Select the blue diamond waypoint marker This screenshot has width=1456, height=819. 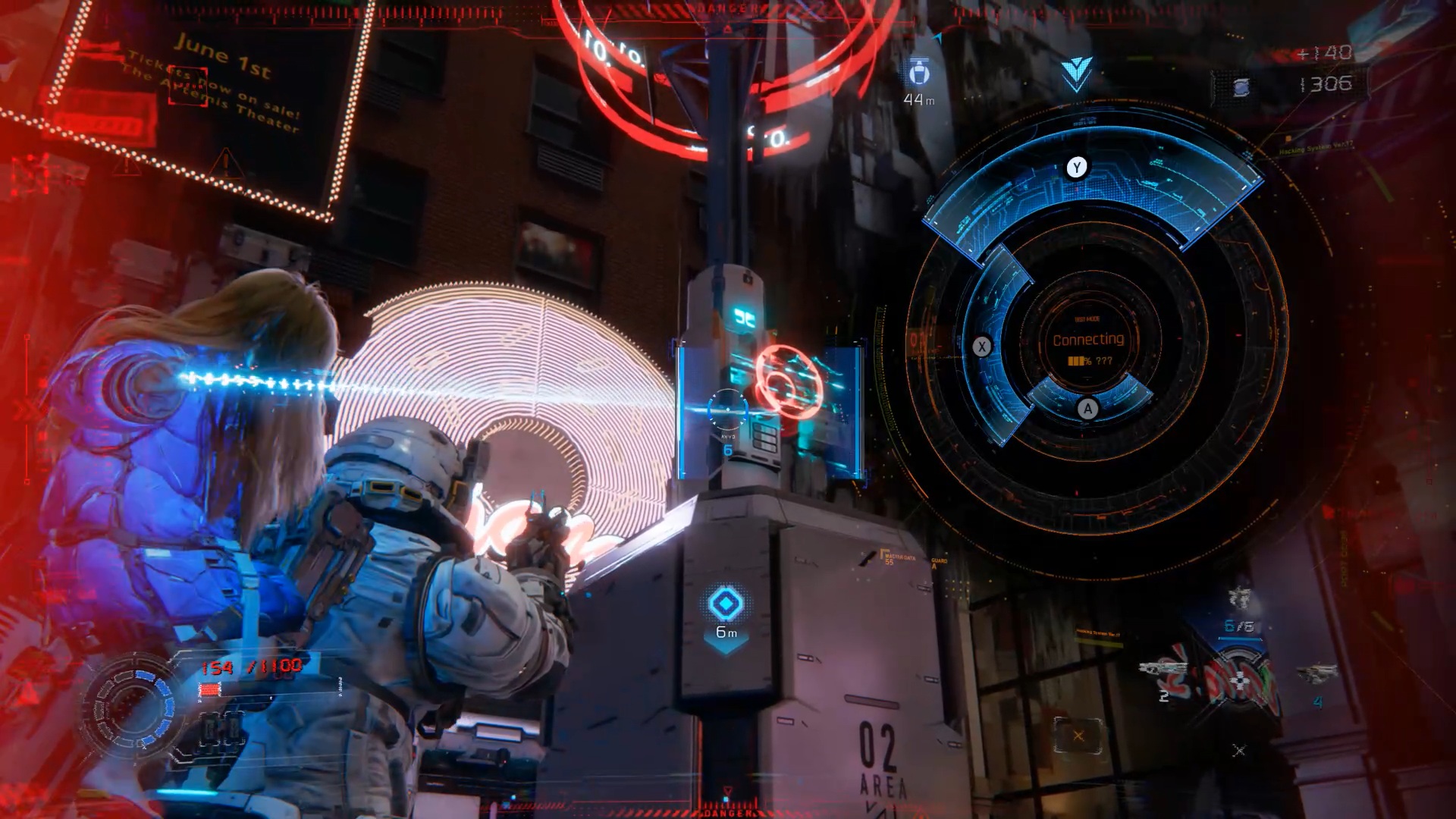pyautogui.click(x=726, y=604)
